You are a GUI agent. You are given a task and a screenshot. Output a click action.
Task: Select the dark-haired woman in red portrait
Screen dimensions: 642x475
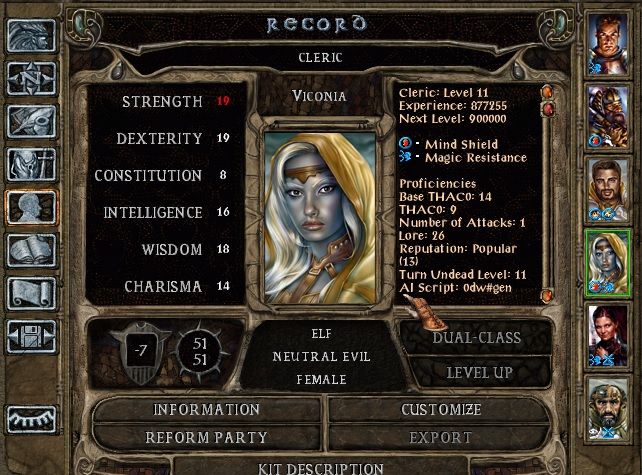click(608, 333)
